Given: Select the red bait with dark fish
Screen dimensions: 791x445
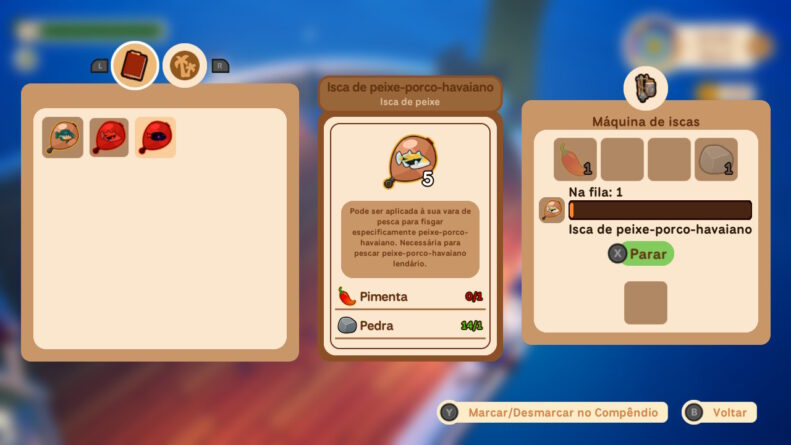Looking at the screenshot, I should (155, 138).
